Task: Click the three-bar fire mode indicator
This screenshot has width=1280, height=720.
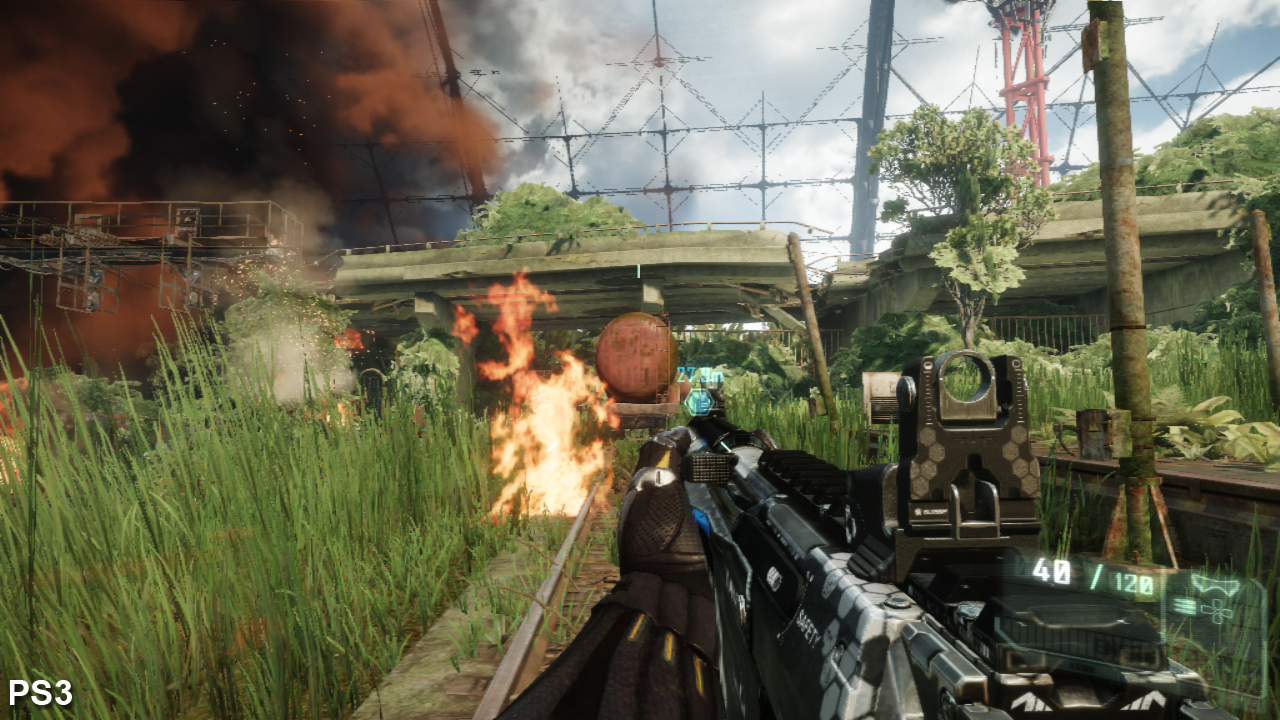Action: [x=1183, y=607]
